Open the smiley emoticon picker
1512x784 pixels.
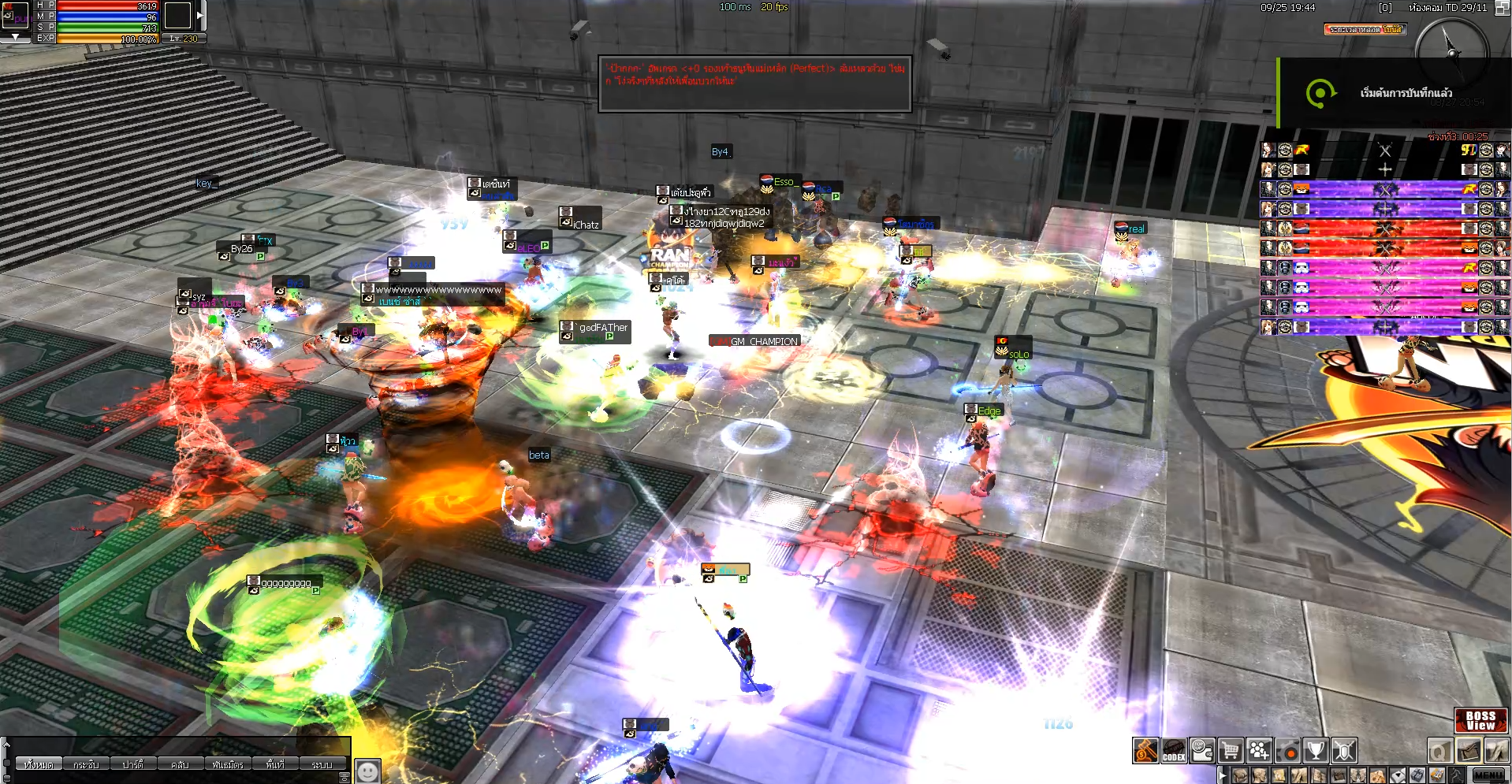[367, 770]
